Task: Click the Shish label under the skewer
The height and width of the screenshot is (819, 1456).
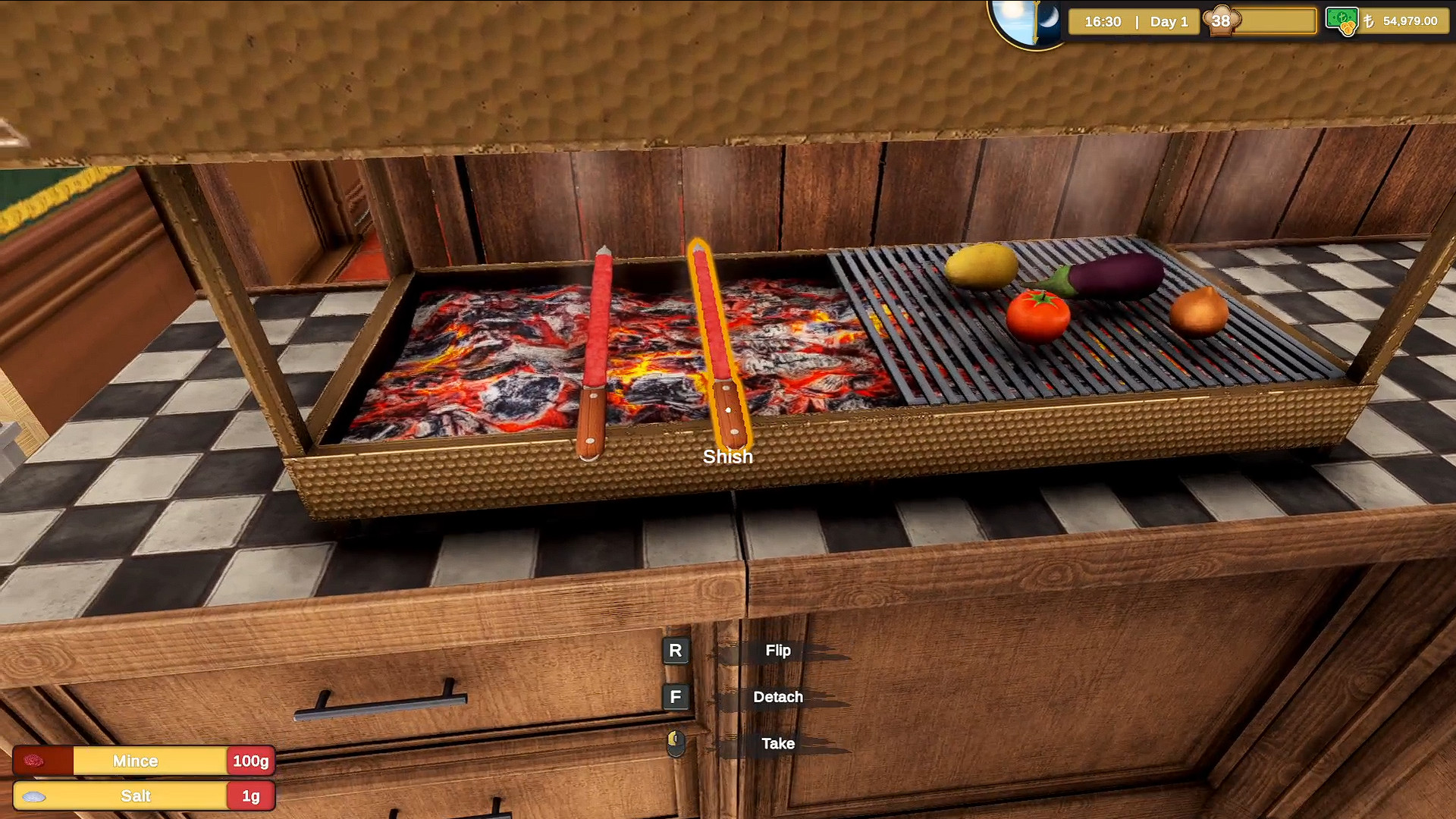Action: pyautogui.click(x=726, y=456)
